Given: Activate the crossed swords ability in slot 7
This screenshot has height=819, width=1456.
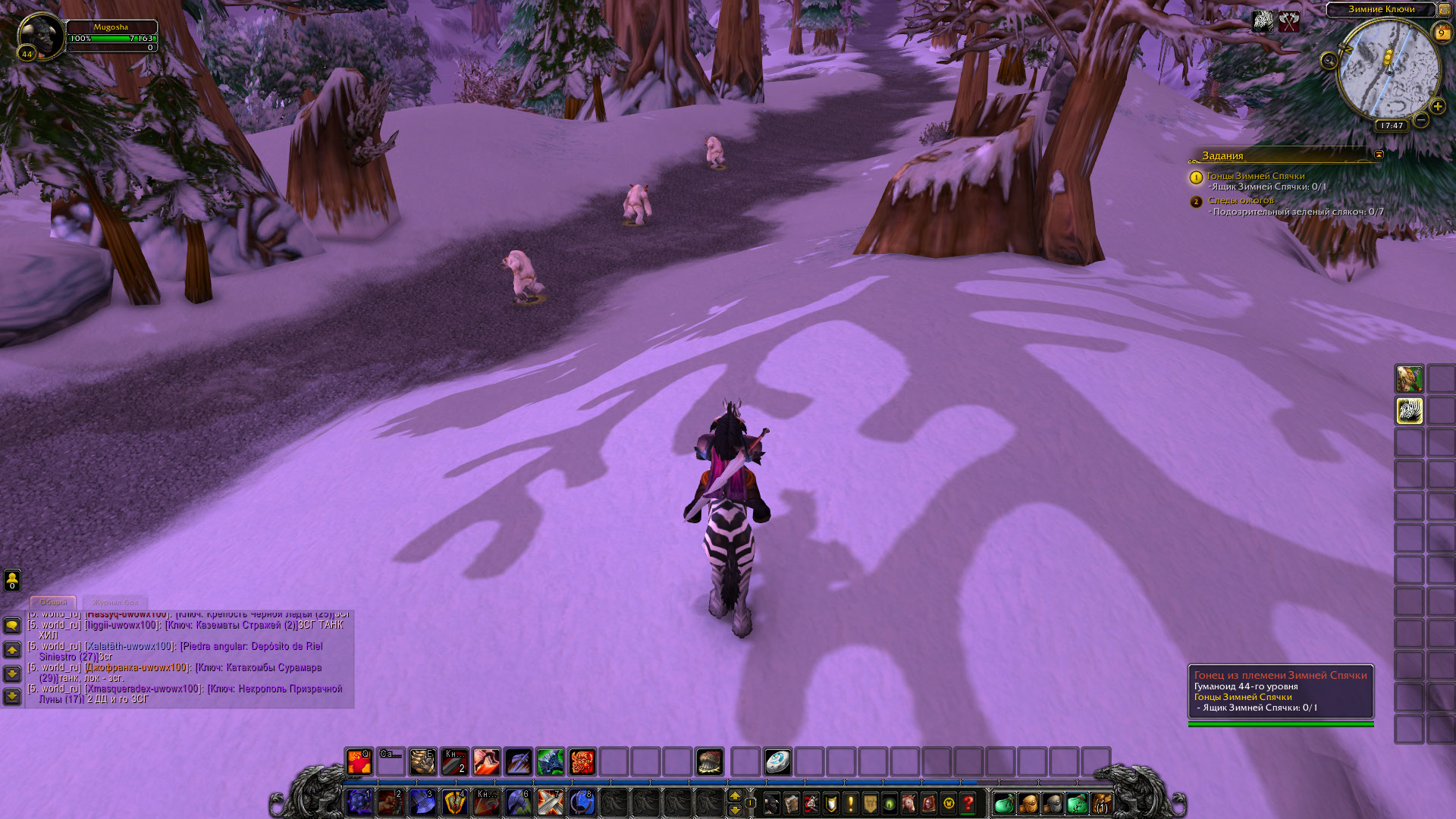Looking at the screenshot, I should 550,802.
